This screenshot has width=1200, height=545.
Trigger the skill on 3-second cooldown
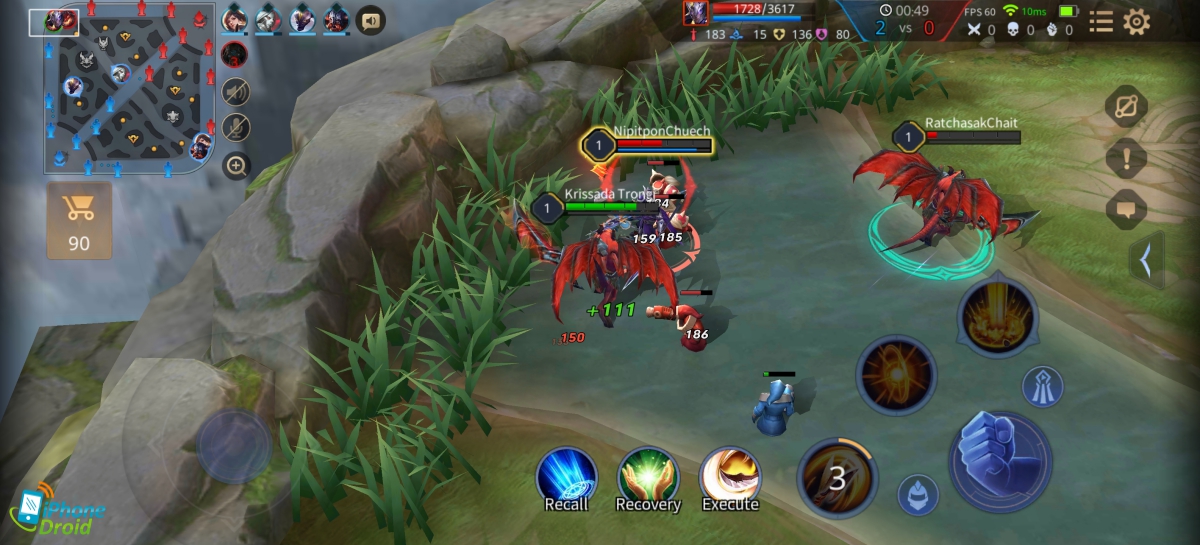(837, 478)
